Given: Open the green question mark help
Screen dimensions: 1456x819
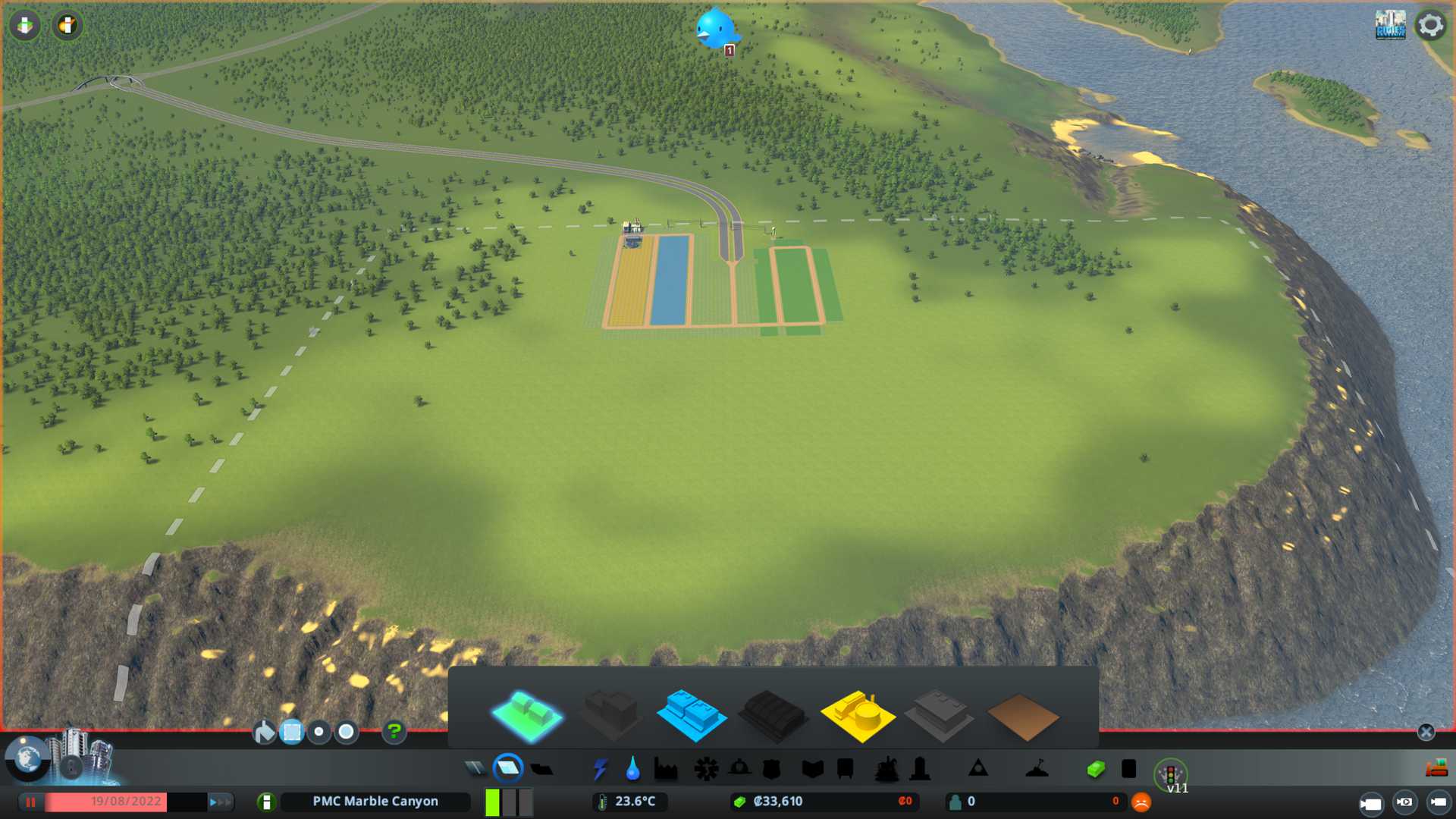Looking at the screenshot, I should click(x=394, y=732).
